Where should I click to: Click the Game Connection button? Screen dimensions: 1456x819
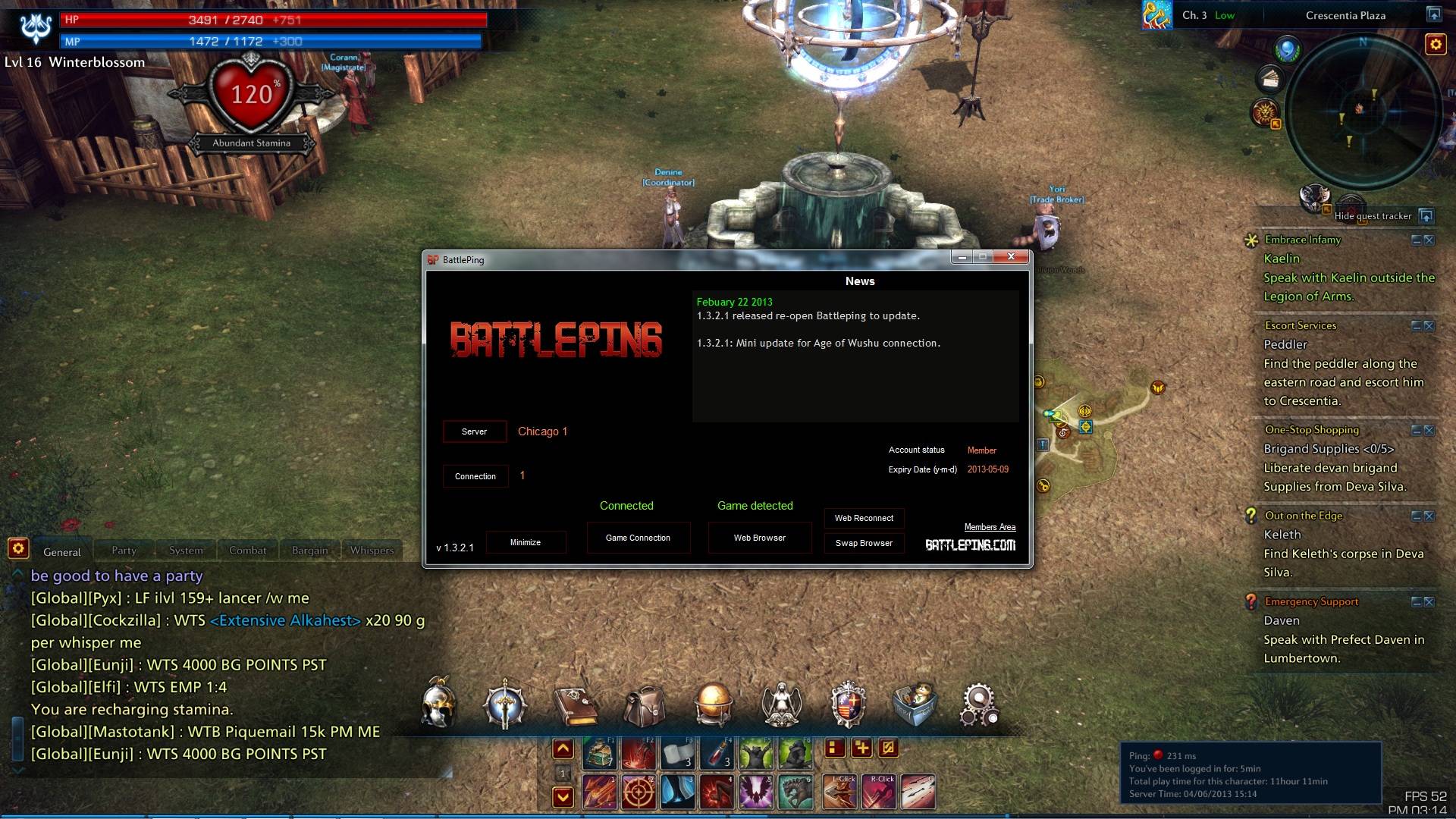[638, 538]
